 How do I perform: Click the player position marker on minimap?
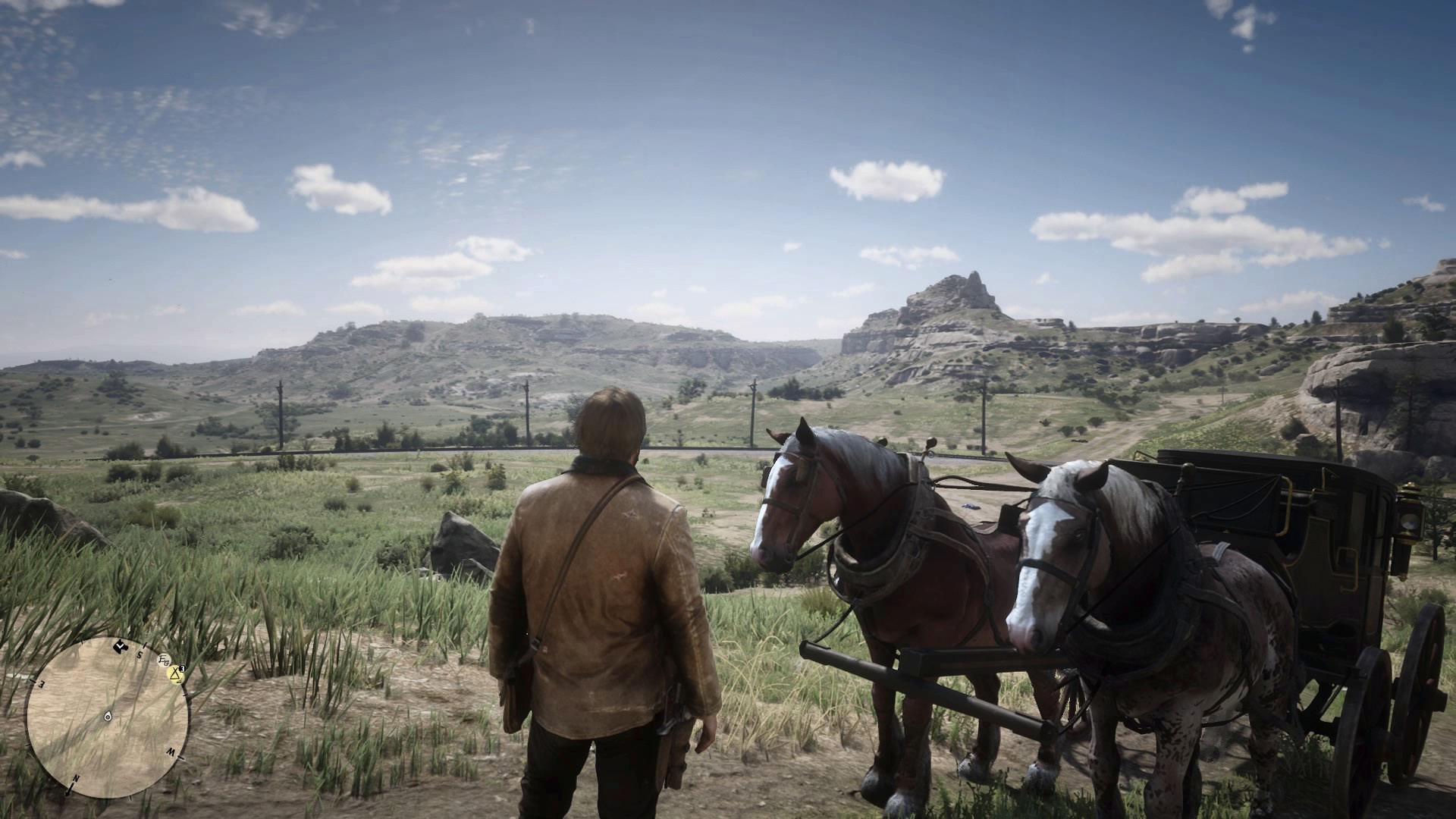coord(108,717)
